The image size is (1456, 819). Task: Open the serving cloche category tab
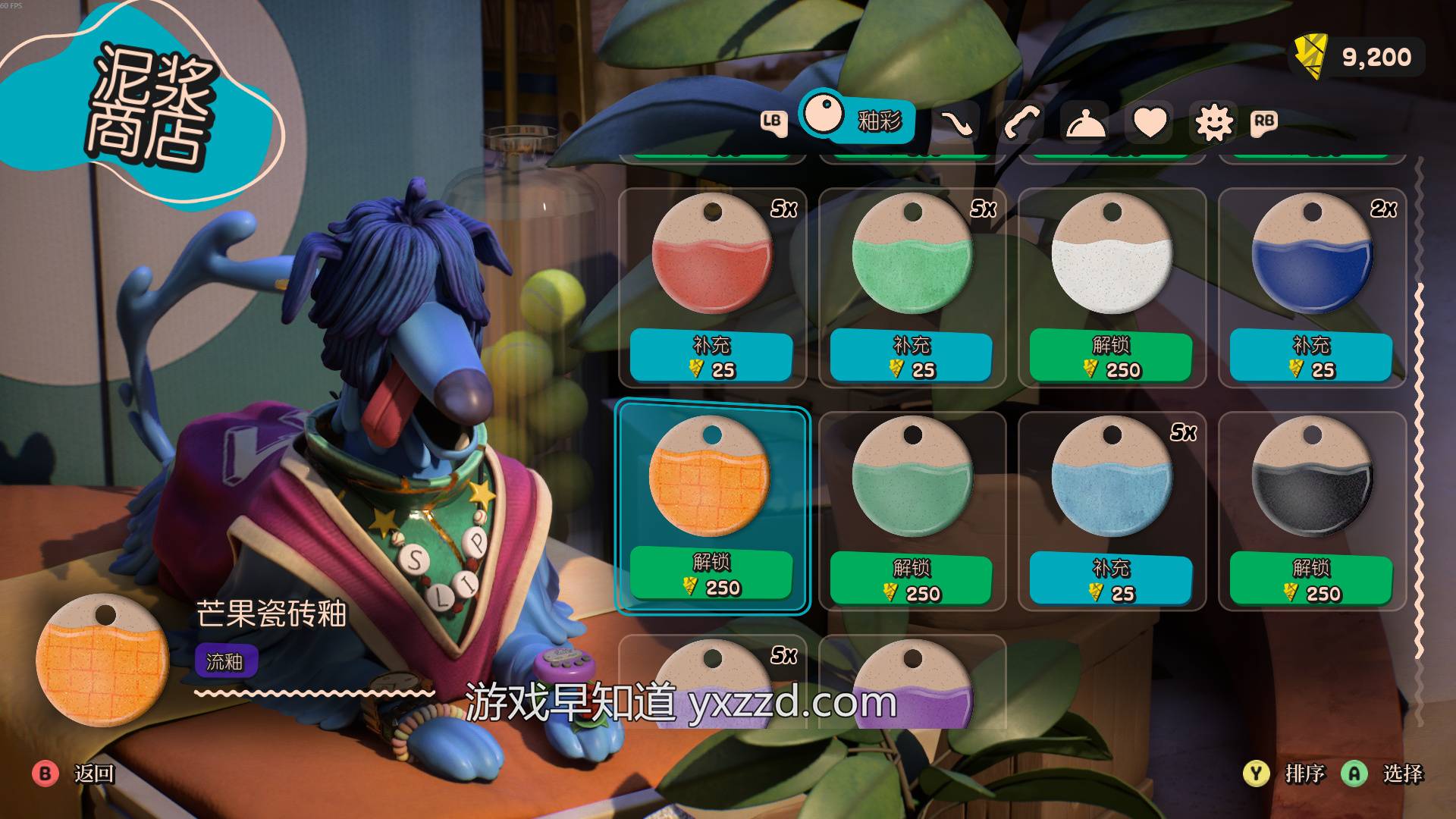[1085, 123]
